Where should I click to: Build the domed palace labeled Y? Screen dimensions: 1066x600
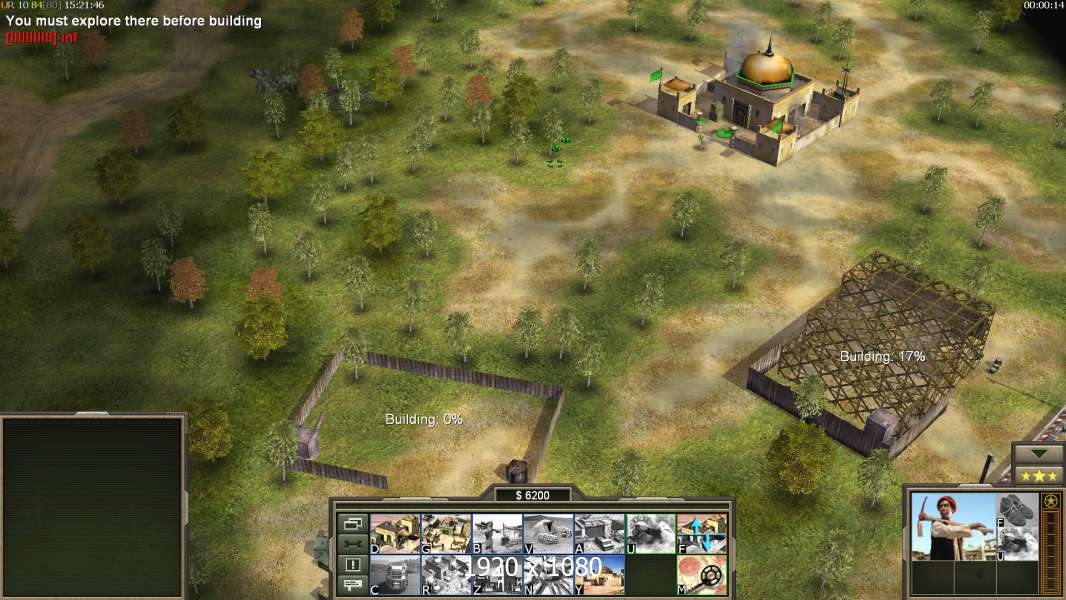coord(599,575)
